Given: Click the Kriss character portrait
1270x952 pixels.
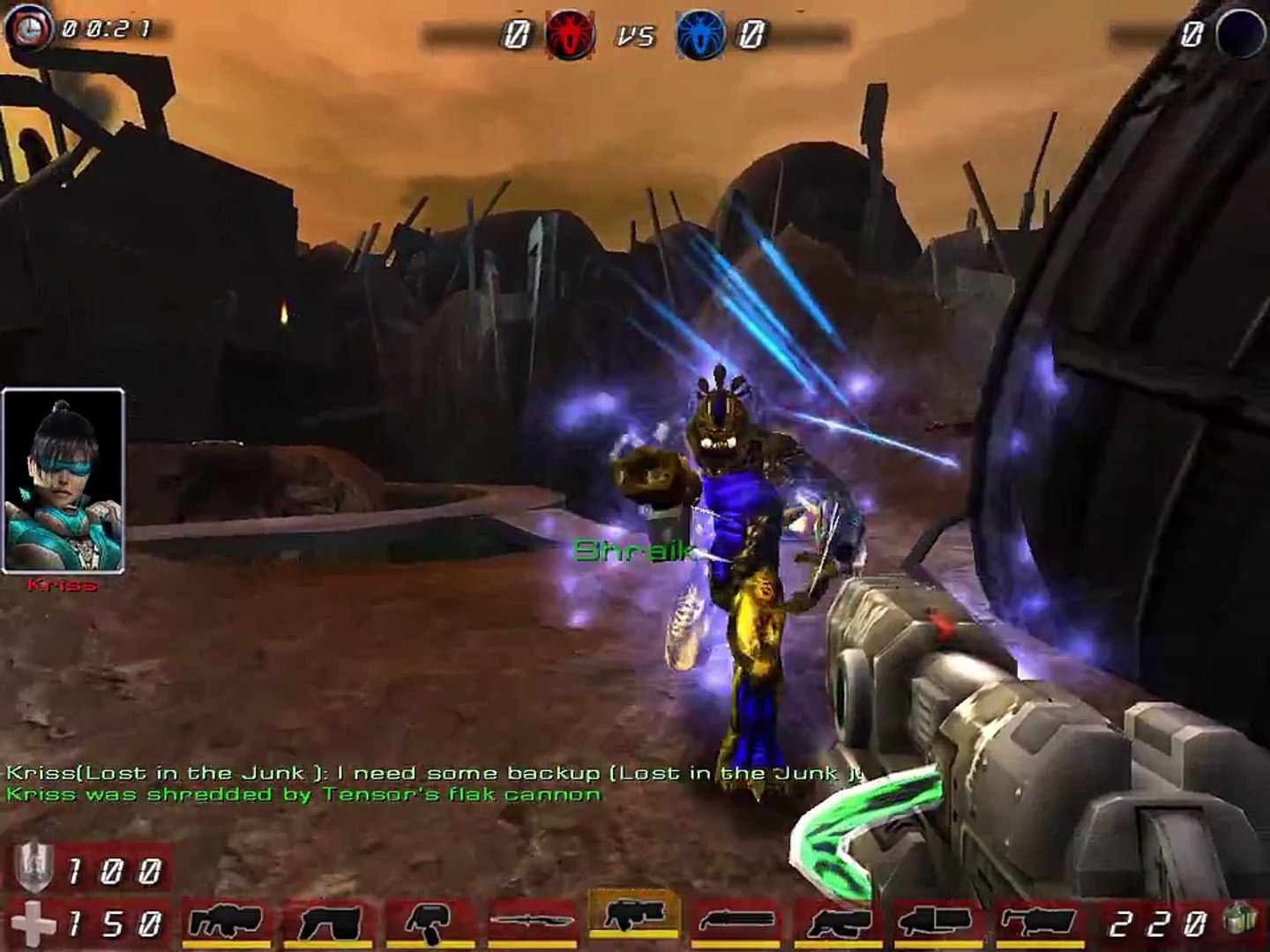Looking at the screenshot, I should click(63, 480).
